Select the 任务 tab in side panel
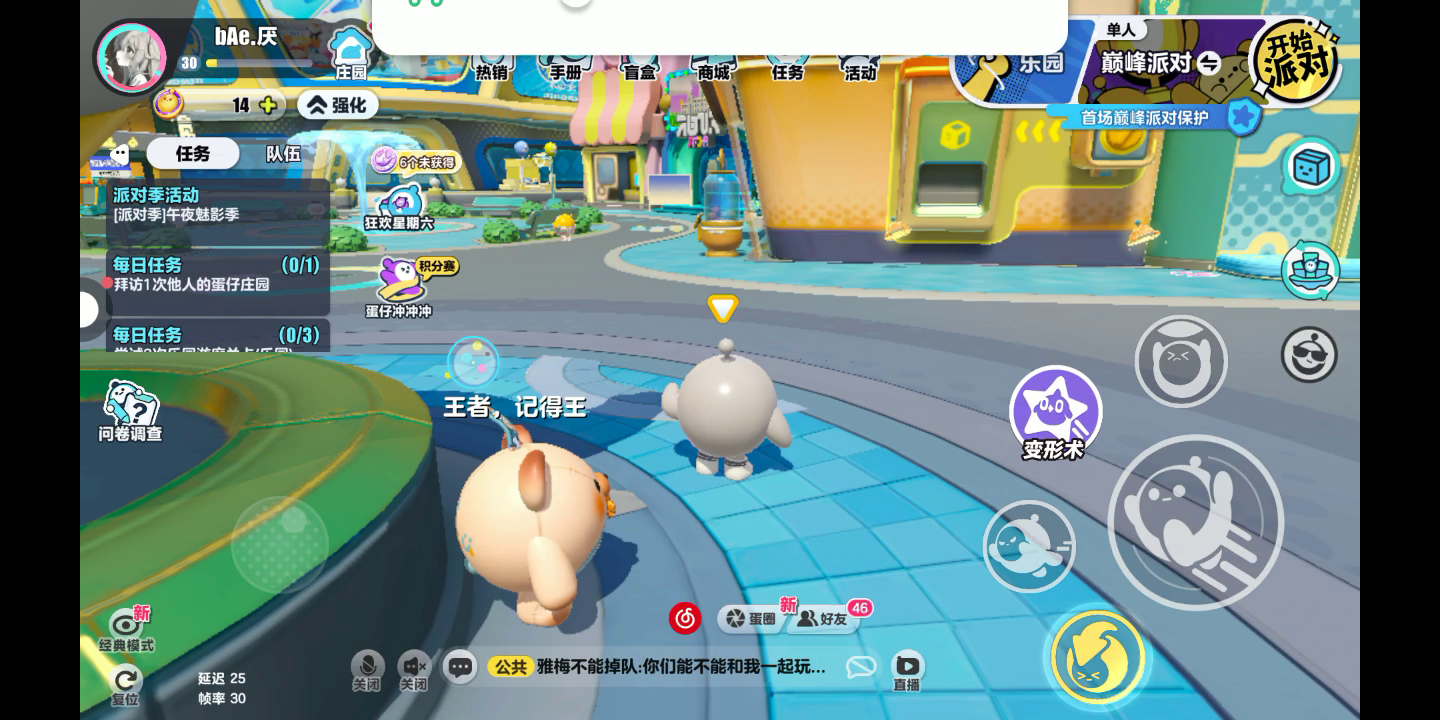 point(193,153)
